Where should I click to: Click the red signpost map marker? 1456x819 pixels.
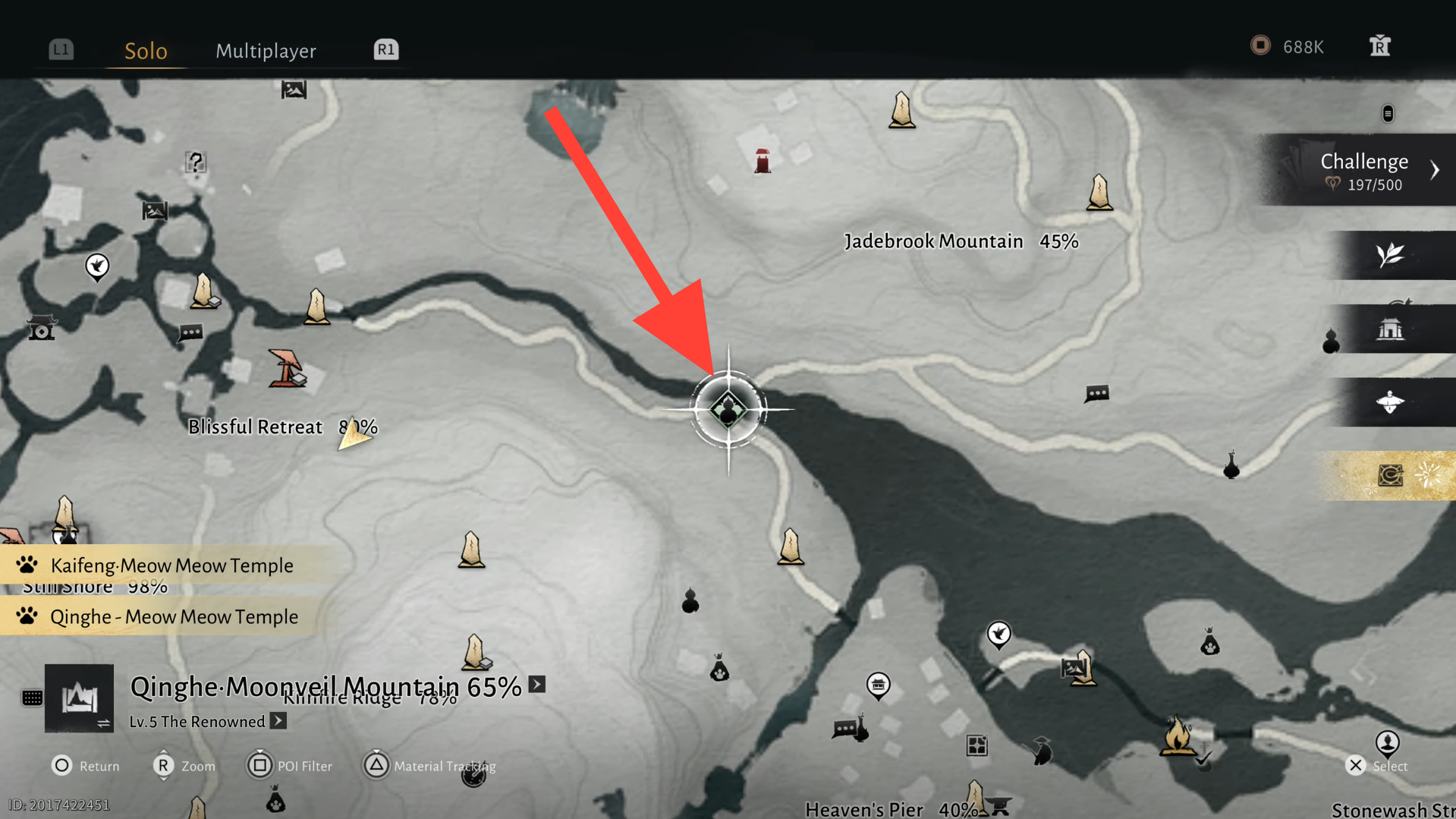click(286, 369)
